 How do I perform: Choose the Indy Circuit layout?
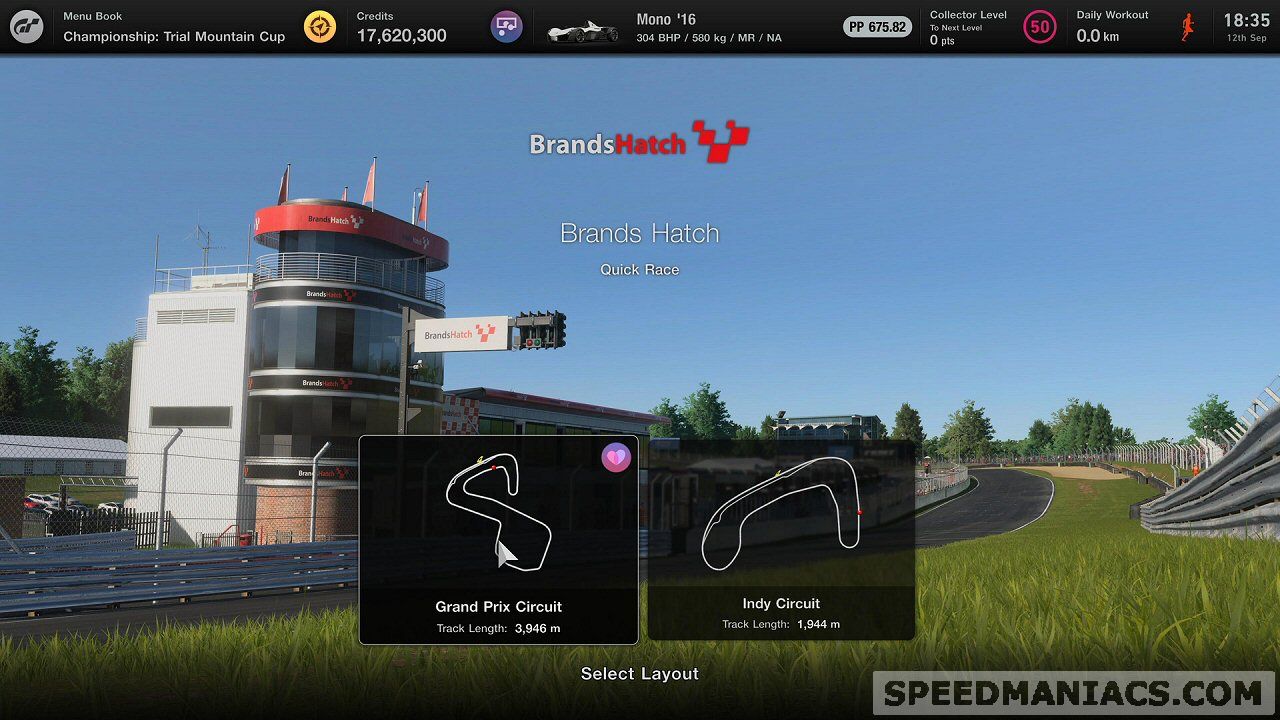(x=781, y=540)
